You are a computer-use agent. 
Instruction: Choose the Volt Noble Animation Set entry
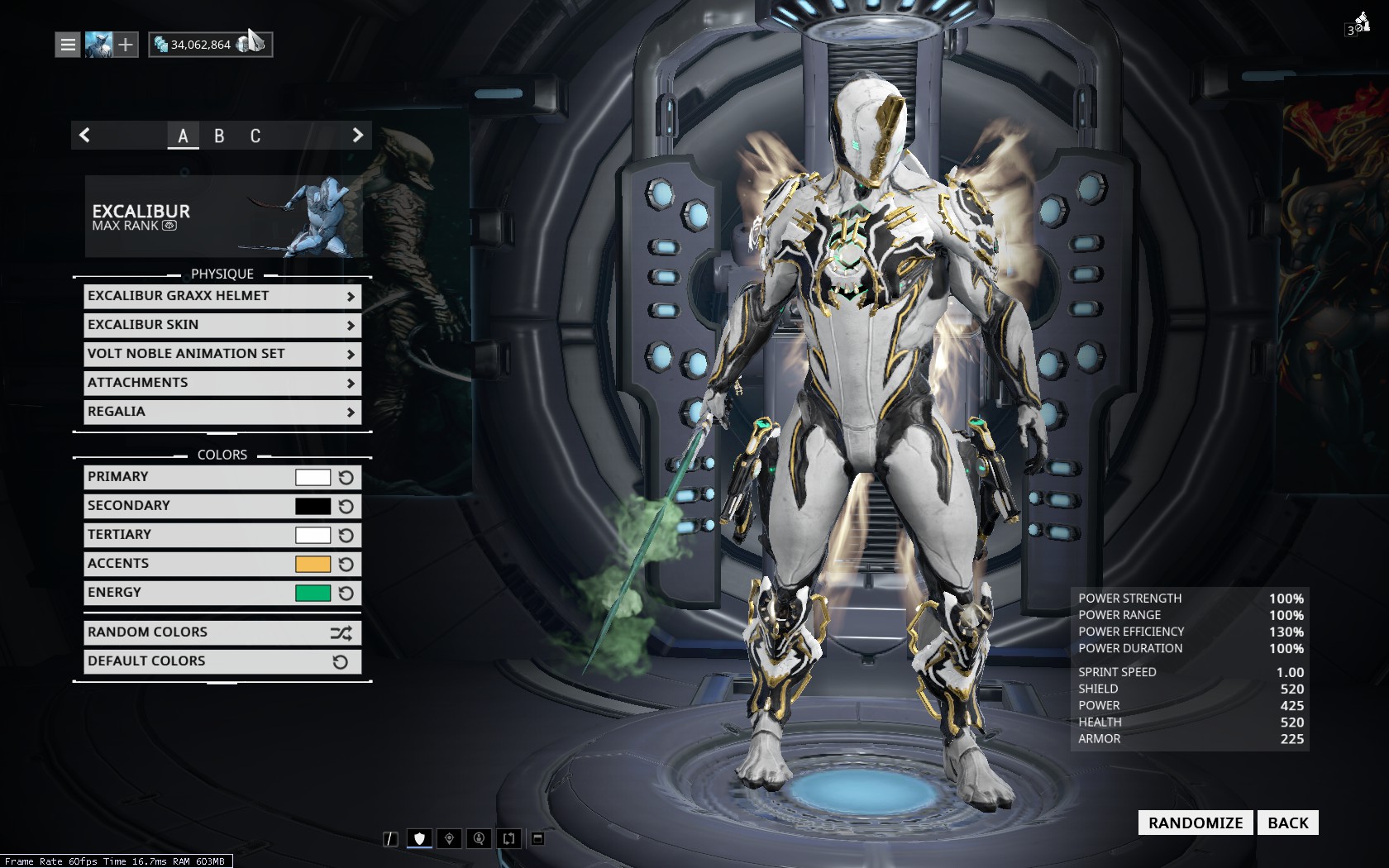[x=222, y=354]
